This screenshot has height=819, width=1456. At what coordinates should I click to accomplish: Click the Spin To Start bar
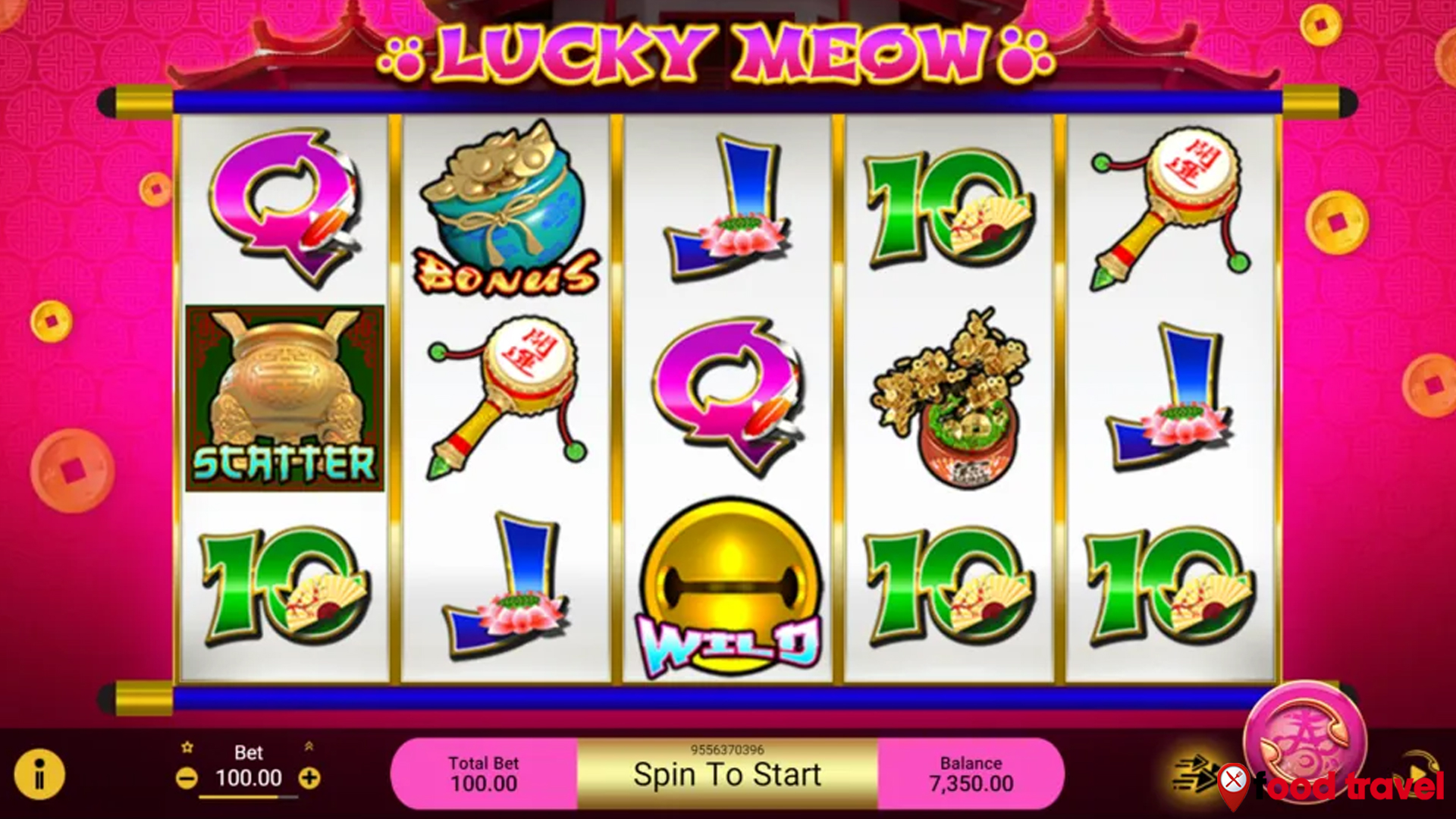(728, 773)
